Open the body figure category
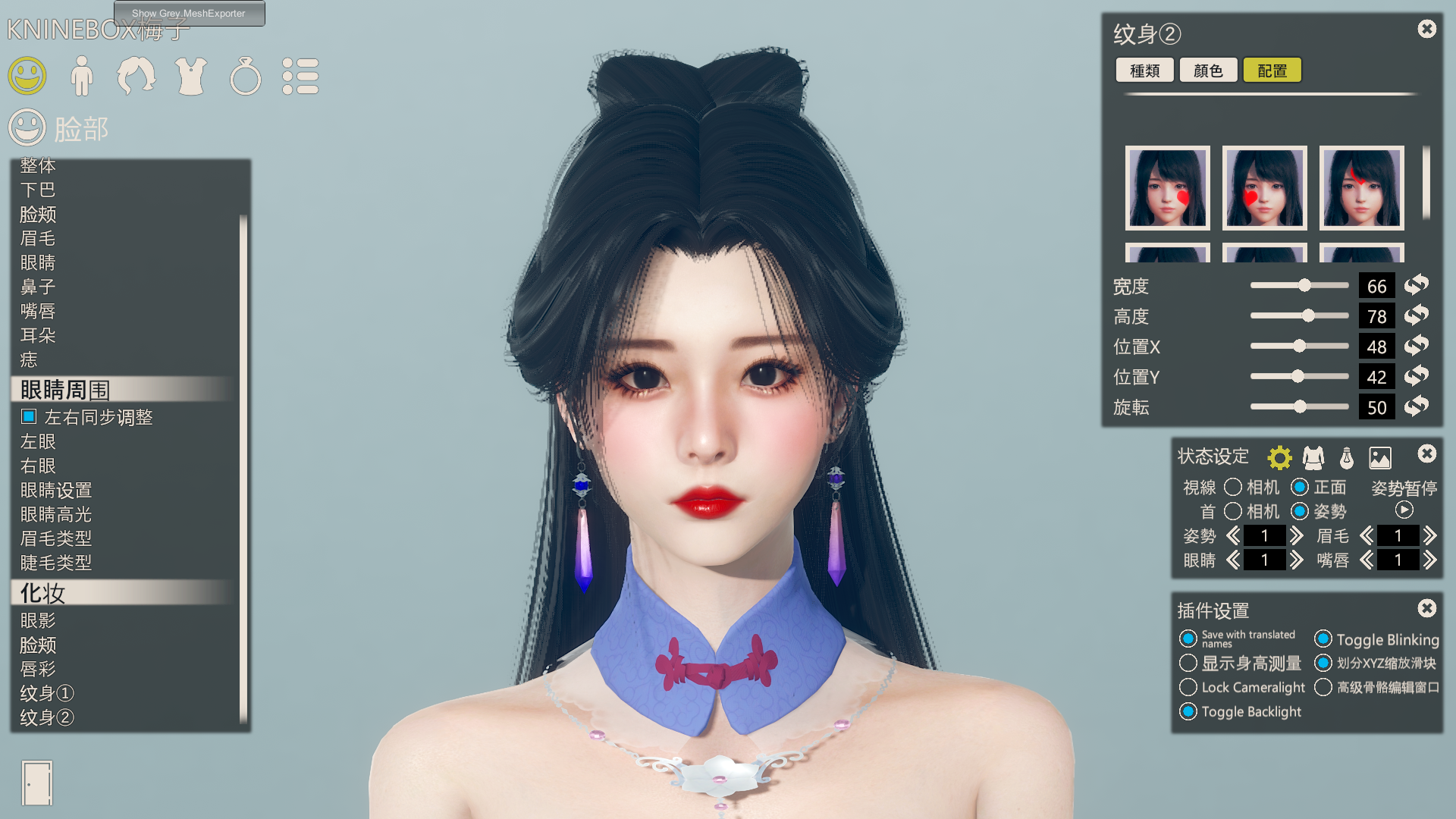The height and width of the screenshot is (819, 1456). point(82,77)
